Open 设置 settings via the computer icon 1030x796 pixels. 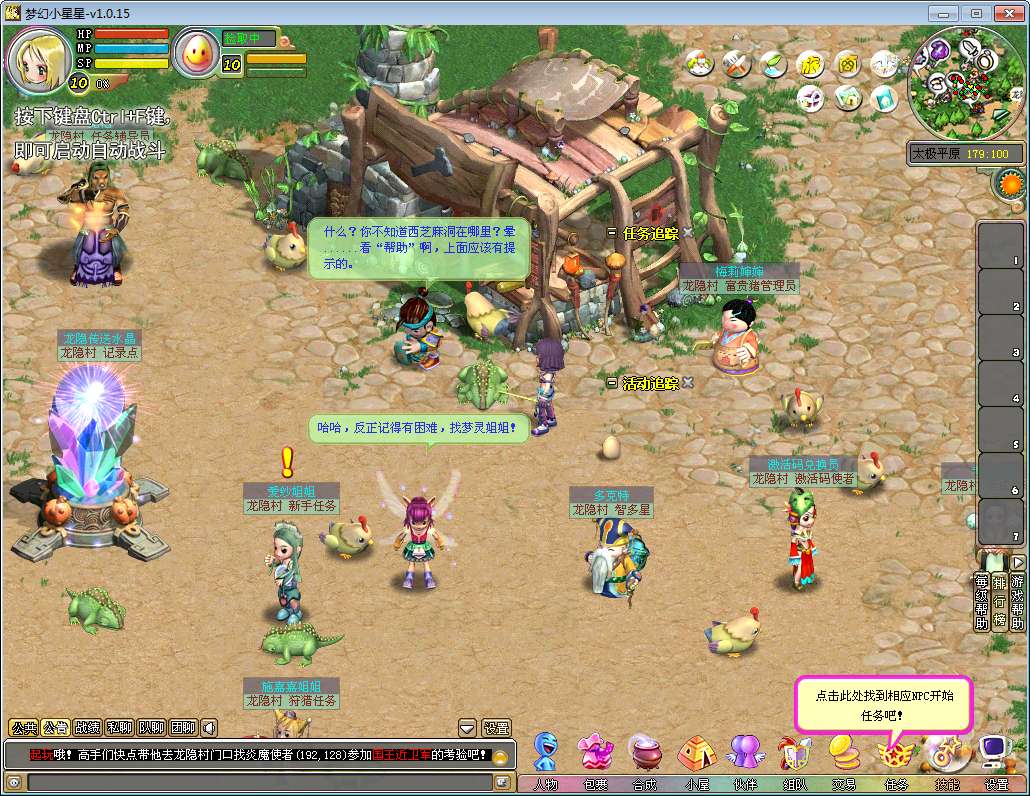coord(995,752)
